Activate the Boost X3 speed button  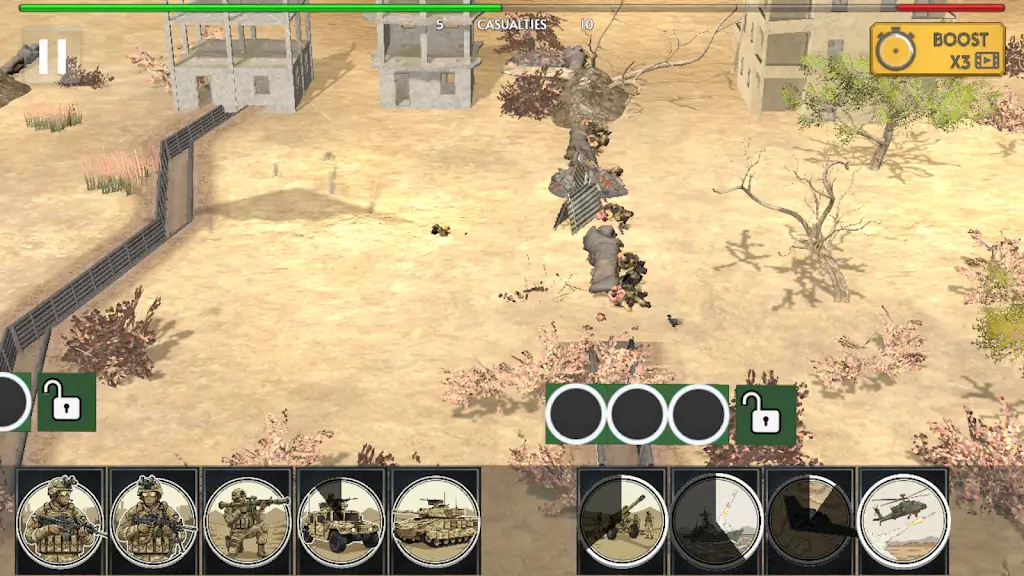coord(937,49)
